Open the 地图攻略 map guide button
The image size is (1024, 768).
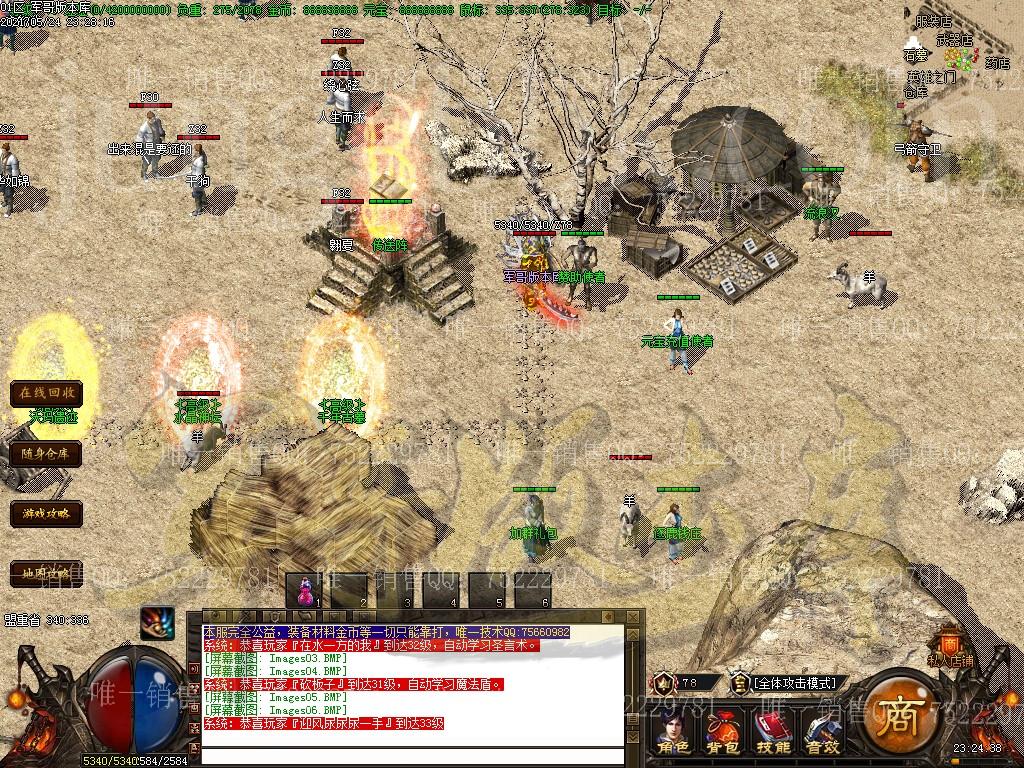pos(46,573)
